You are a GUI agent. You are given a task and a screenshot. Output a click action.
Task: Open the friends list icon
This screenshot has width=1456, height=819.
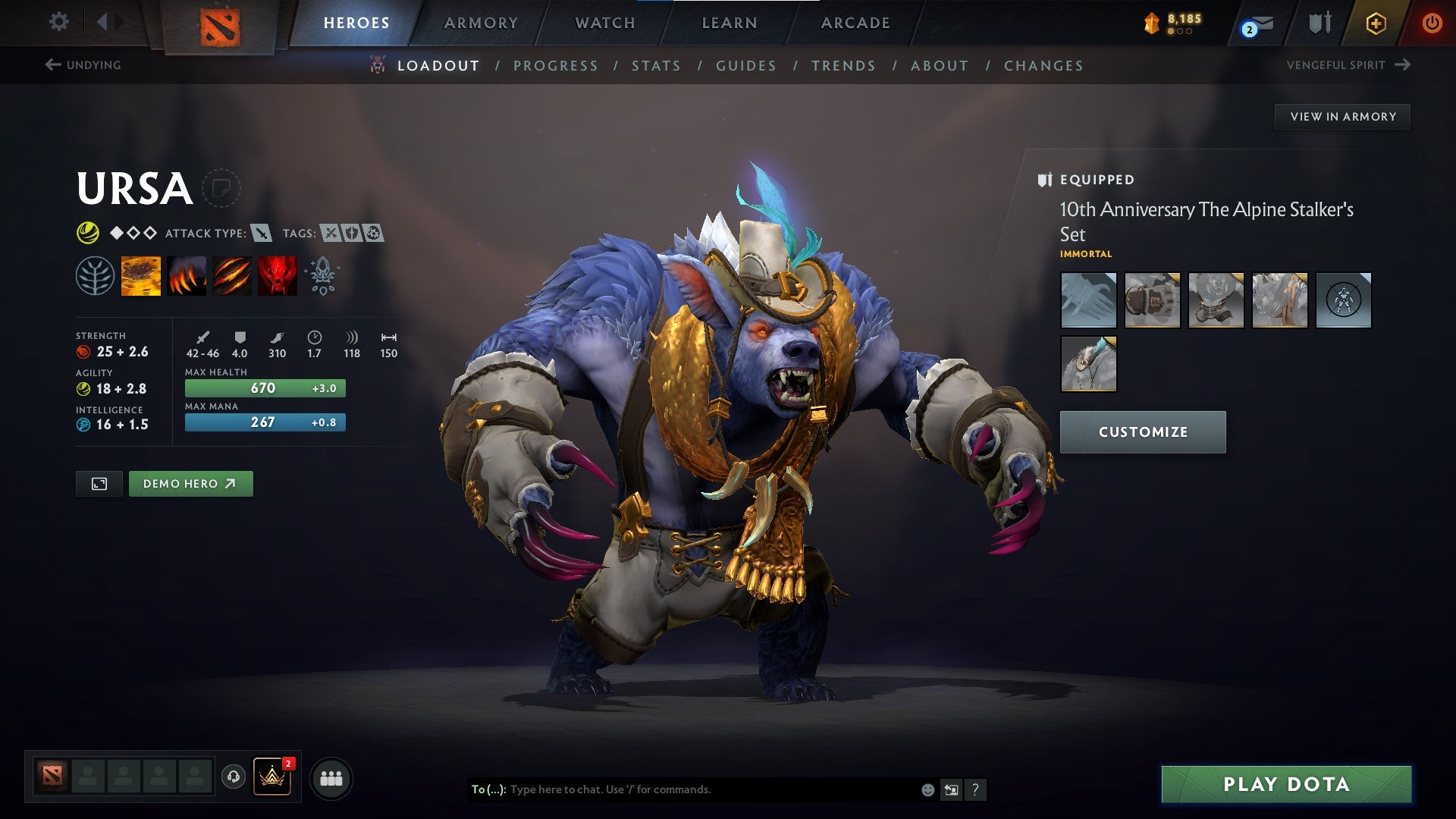(331, 777)
